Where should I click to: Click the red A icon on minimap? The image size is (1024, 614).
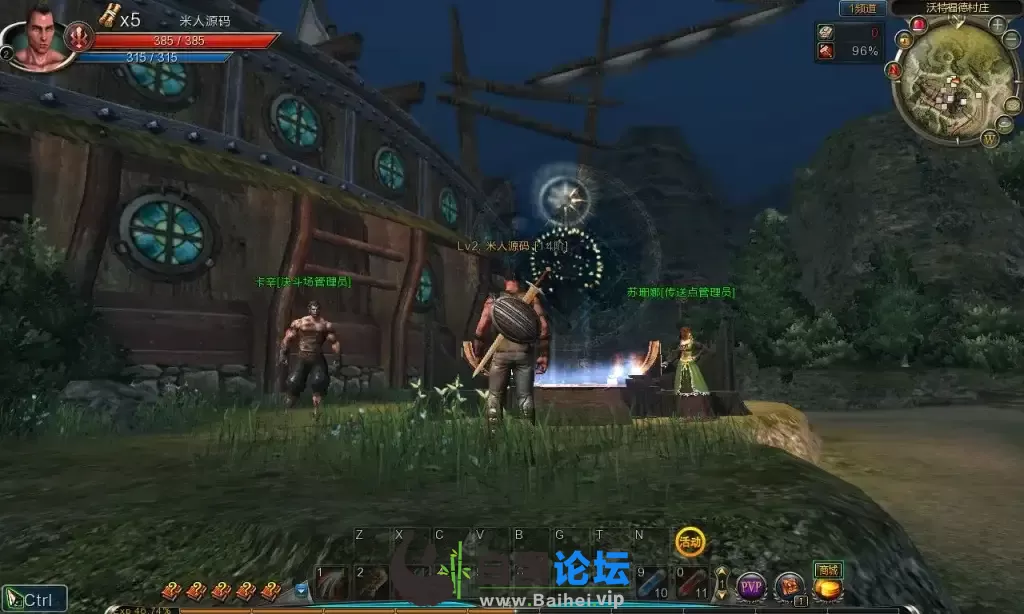(894, 70)
